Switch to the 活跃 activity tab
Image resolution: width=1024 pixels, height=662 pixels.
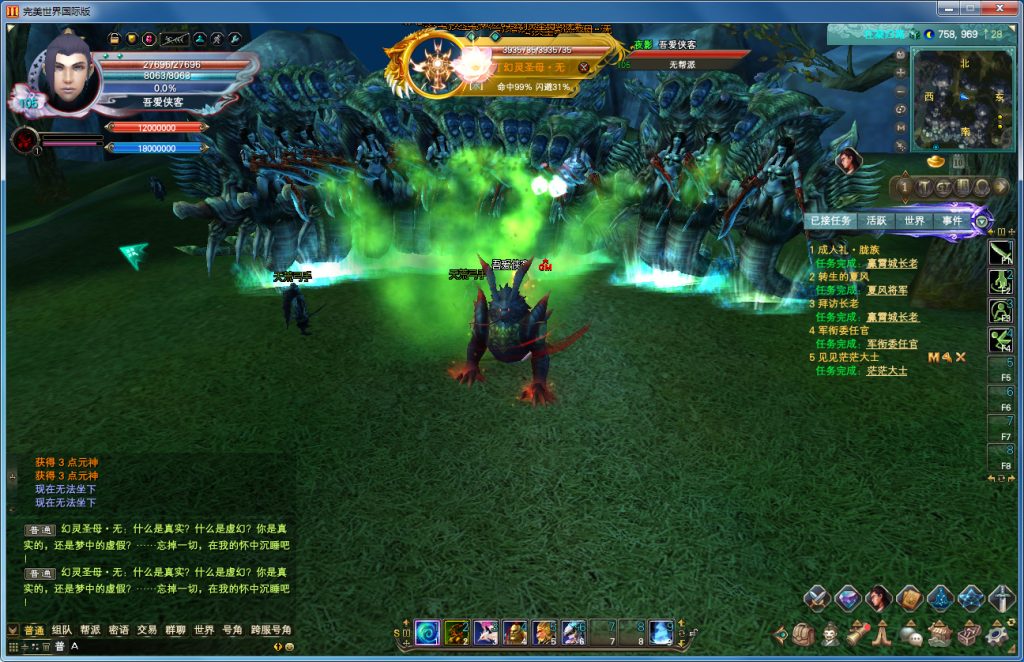click(x=876, y=221)
